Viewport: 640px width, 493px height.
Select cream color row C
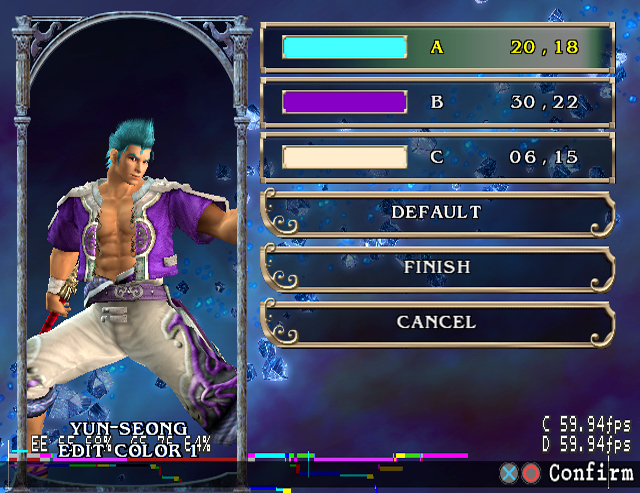[x=436, y=156]
